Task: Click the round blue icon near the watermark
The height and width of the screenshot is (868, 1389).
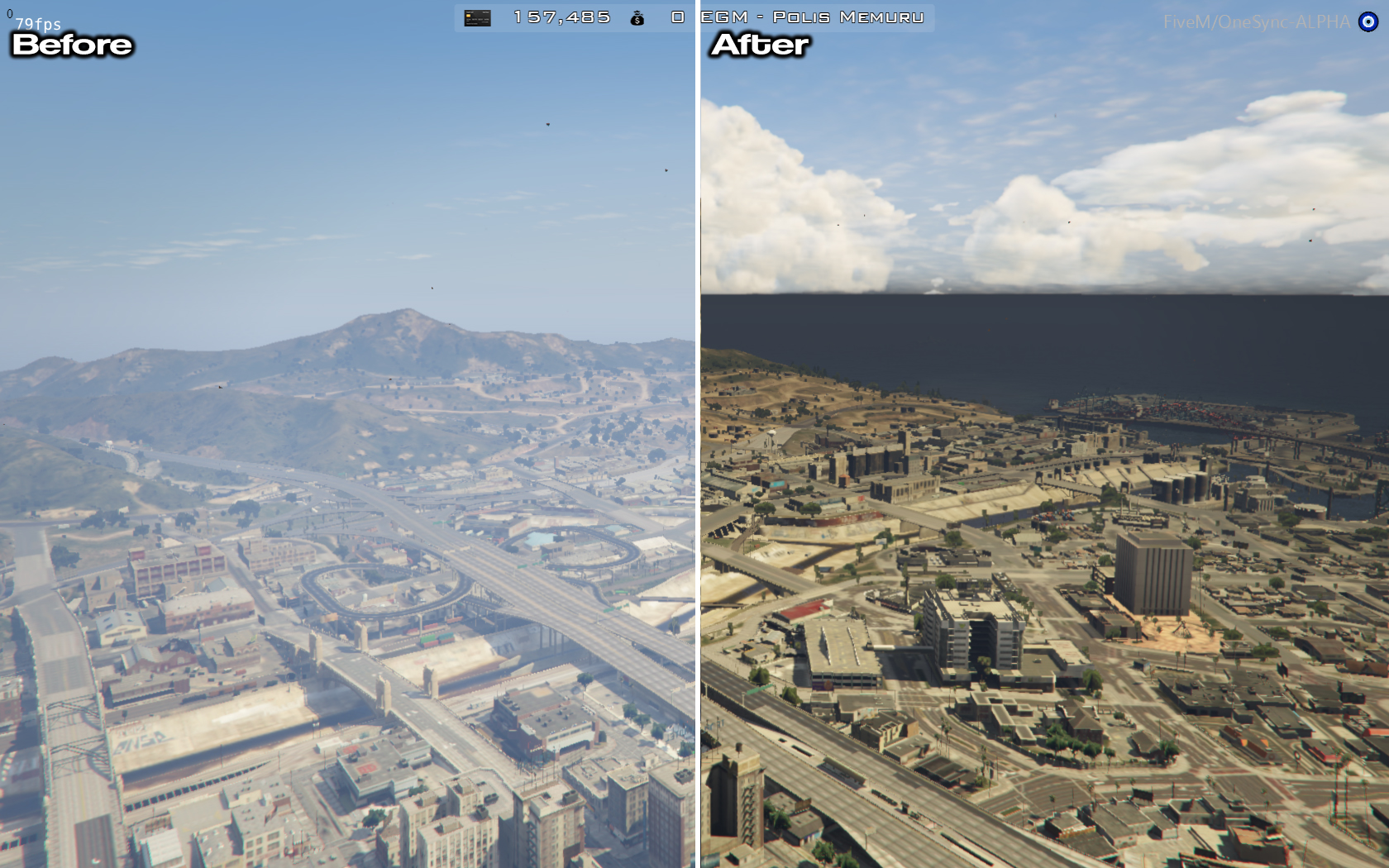Action: click(x=1370, y=22)
